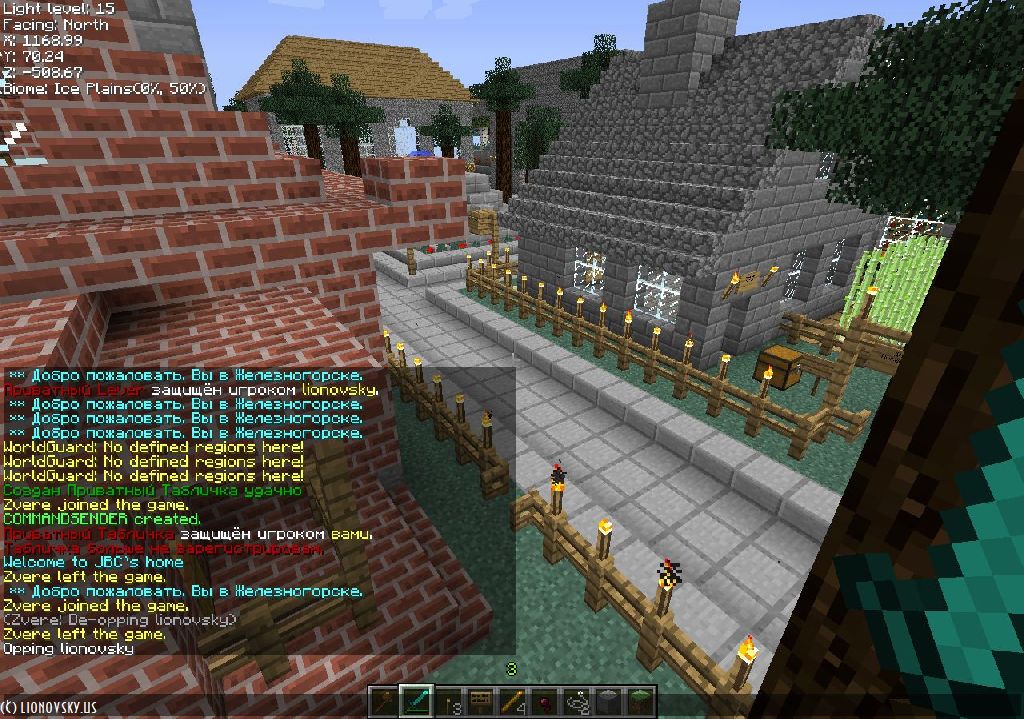Select the gray stone block slot
The image size is (1024, 719).
(608, 702)
